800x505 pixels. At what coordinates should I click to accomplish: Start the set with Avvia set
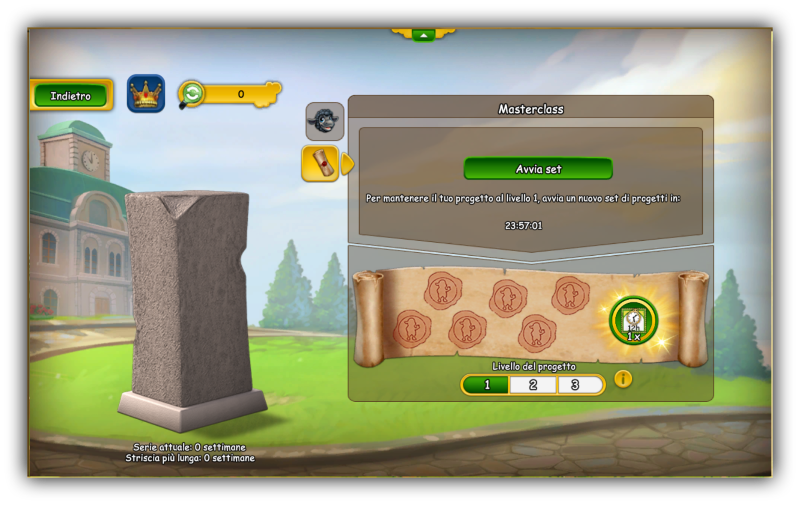(538, 168)
